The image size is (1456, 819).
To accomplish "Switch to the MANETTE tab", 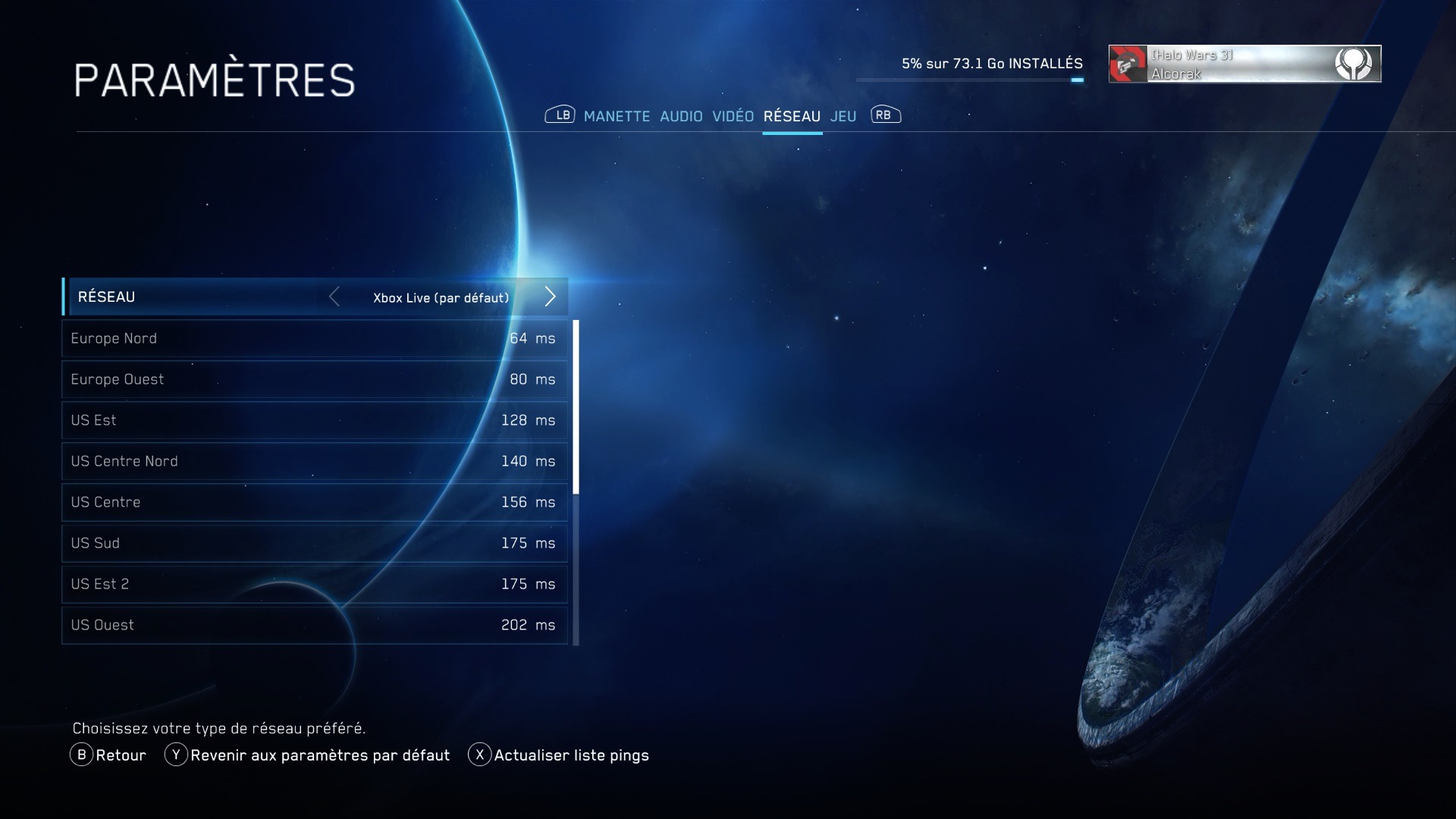I will point(617,116).
